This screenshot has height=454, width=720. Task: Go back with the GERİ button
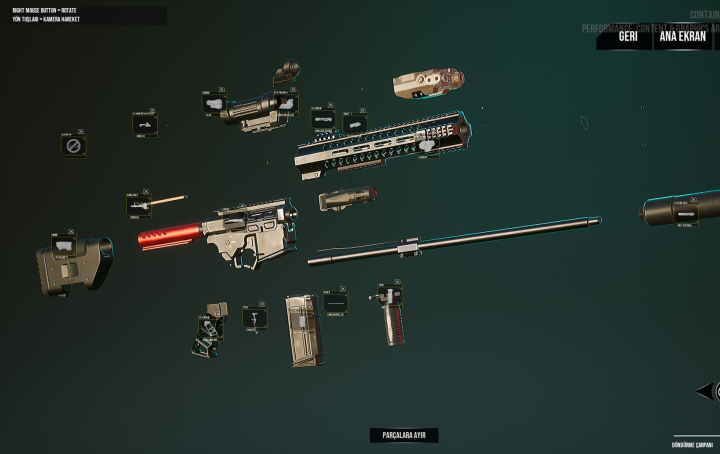coord(628,37)
